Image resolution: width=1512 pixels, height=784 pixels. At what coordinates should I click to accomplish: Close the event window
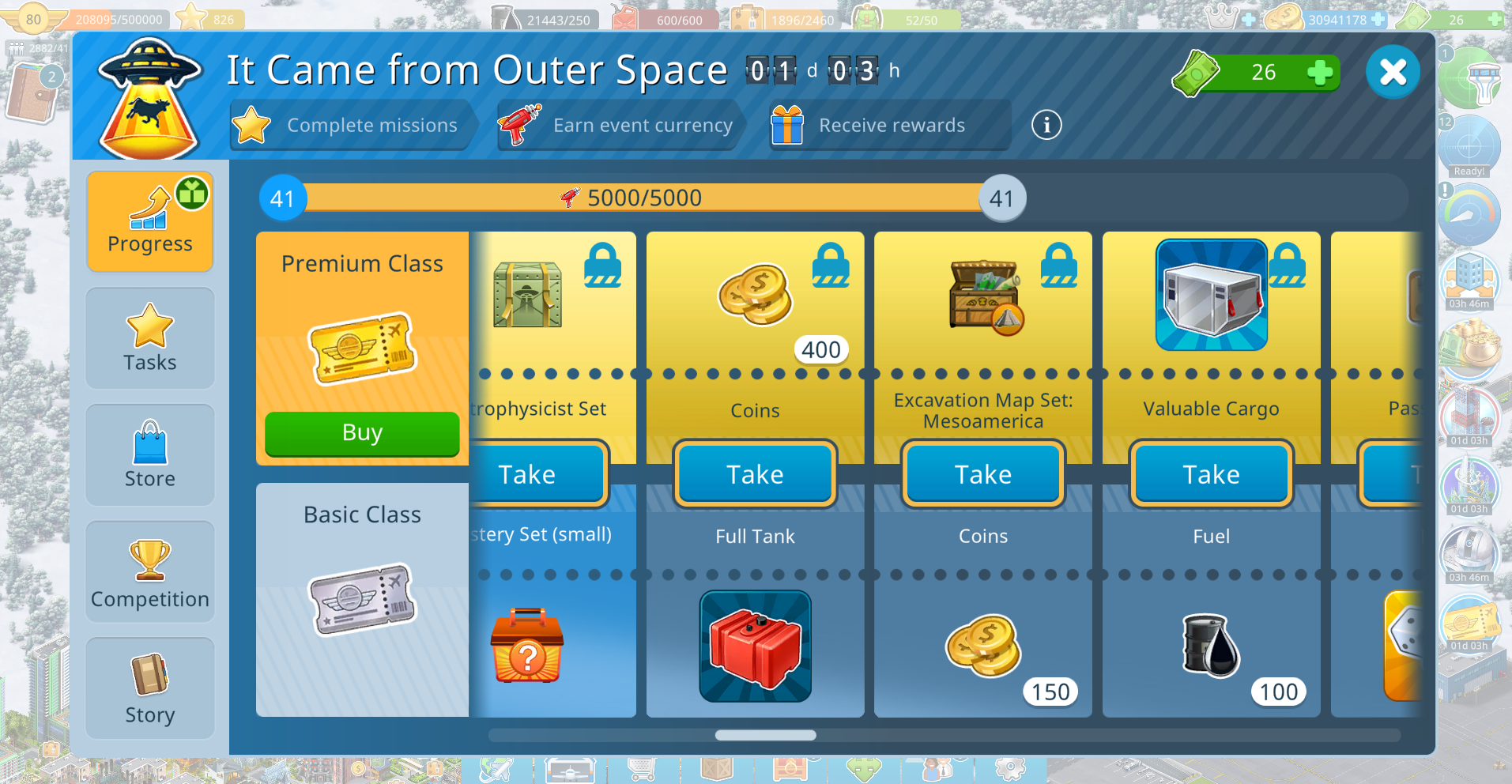click(x=1393, y=72)
